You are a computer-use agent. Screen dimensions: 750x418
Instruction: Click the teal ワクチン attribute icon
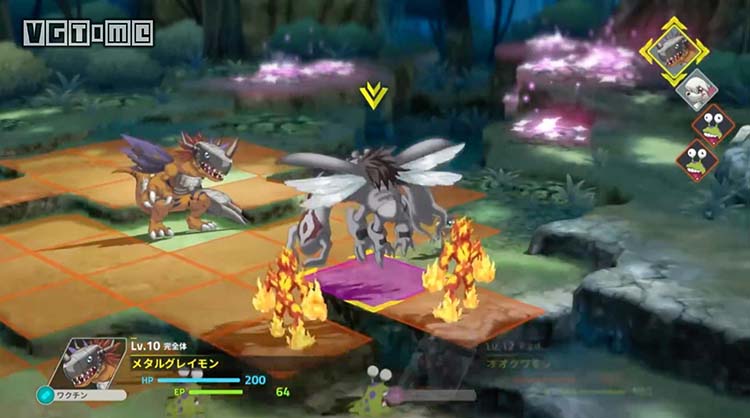tap(44, 395)
